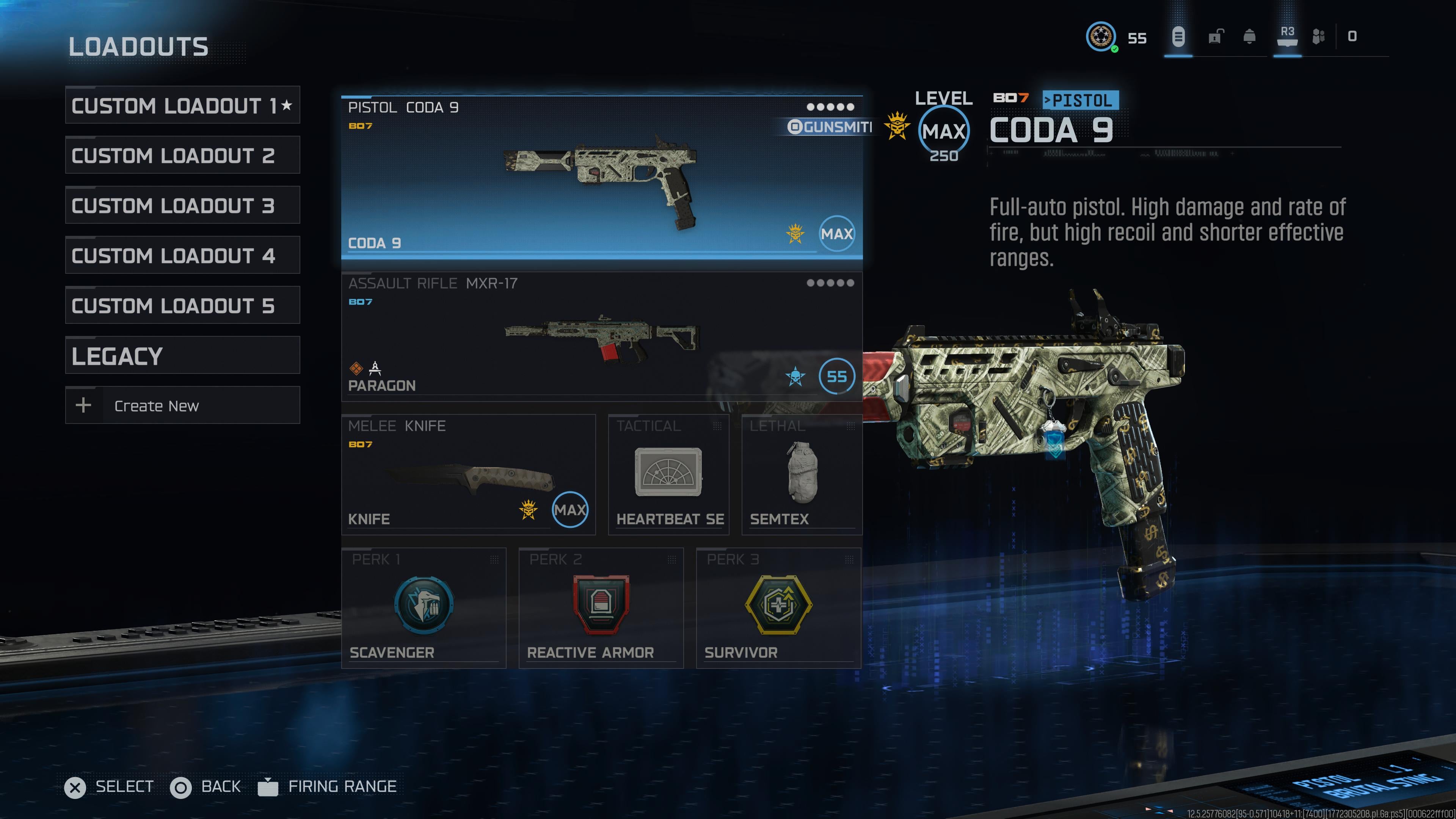Open the Heartbeat Sensor tactical slot
The height and width of the screenshot is (819, 1456).
coord(668,475)
